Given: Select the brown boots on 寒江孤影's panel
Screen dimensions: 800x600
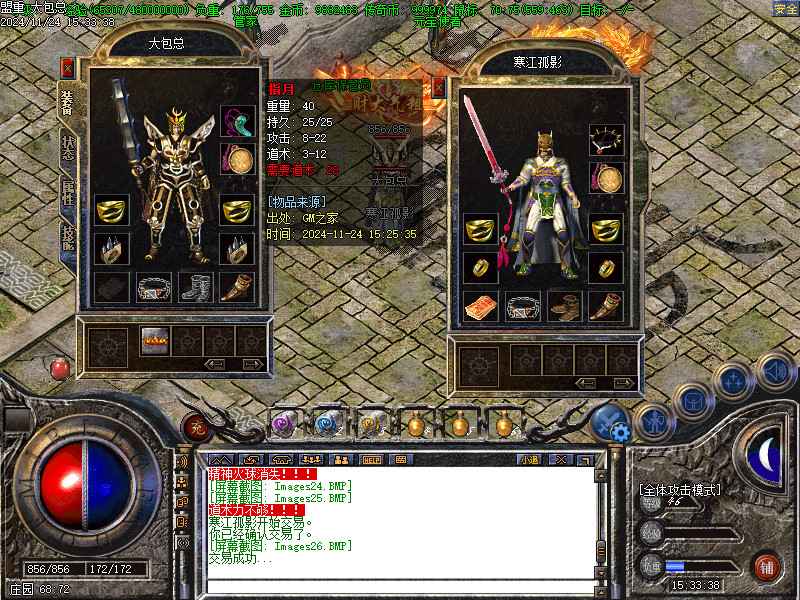Looking at the screenshot, I should [565, 307].
